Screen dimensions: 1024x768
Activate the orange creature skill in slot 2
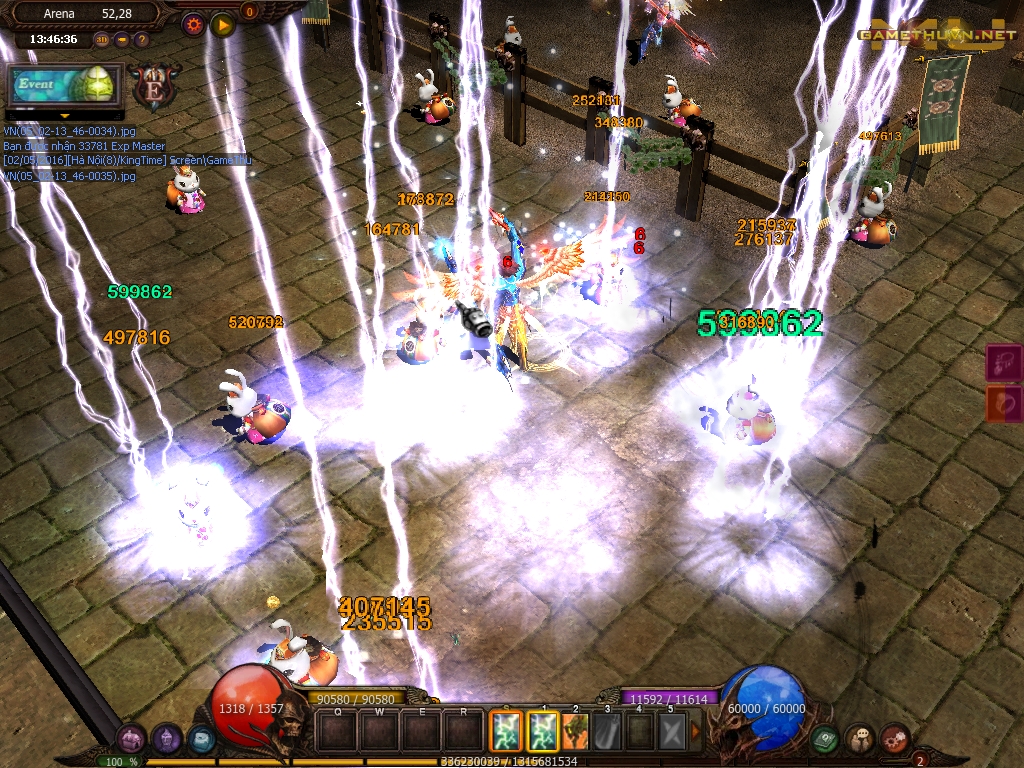(x=577, y=730)
